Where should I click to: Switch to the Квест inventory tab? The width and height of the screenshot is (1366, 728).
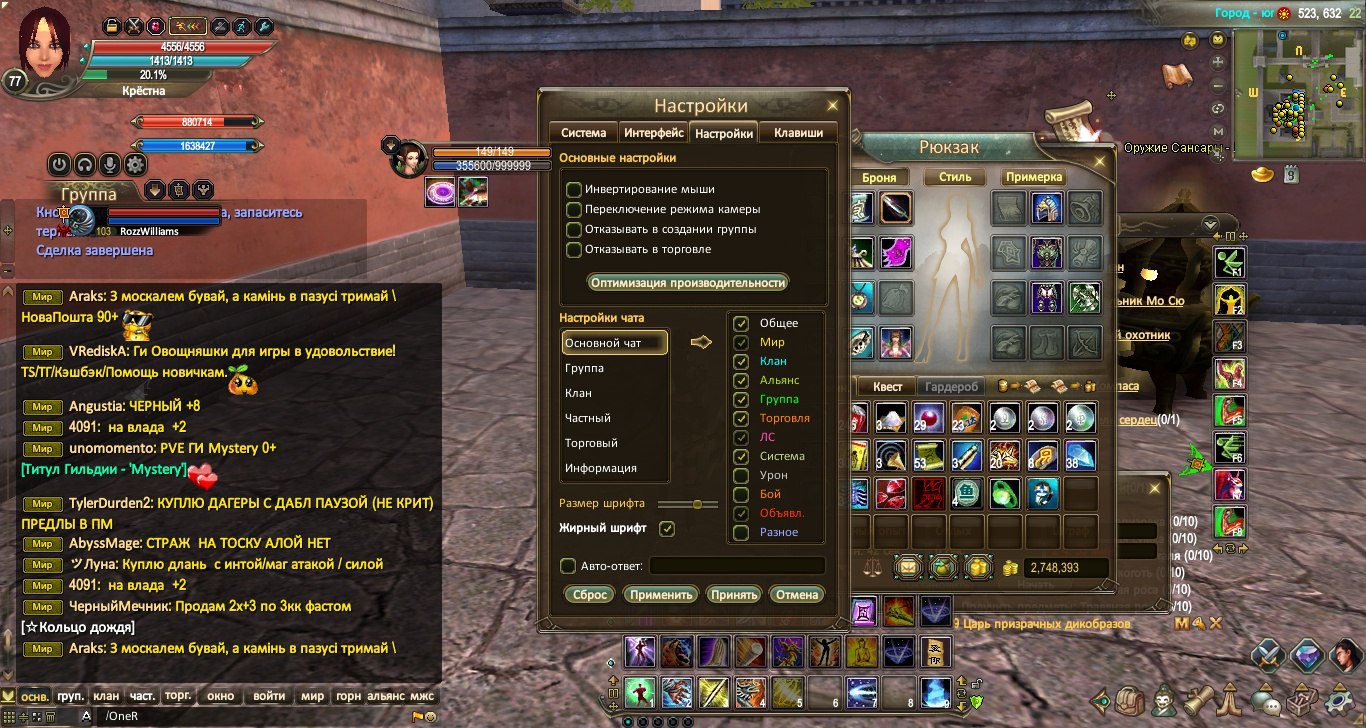[887, 387]
